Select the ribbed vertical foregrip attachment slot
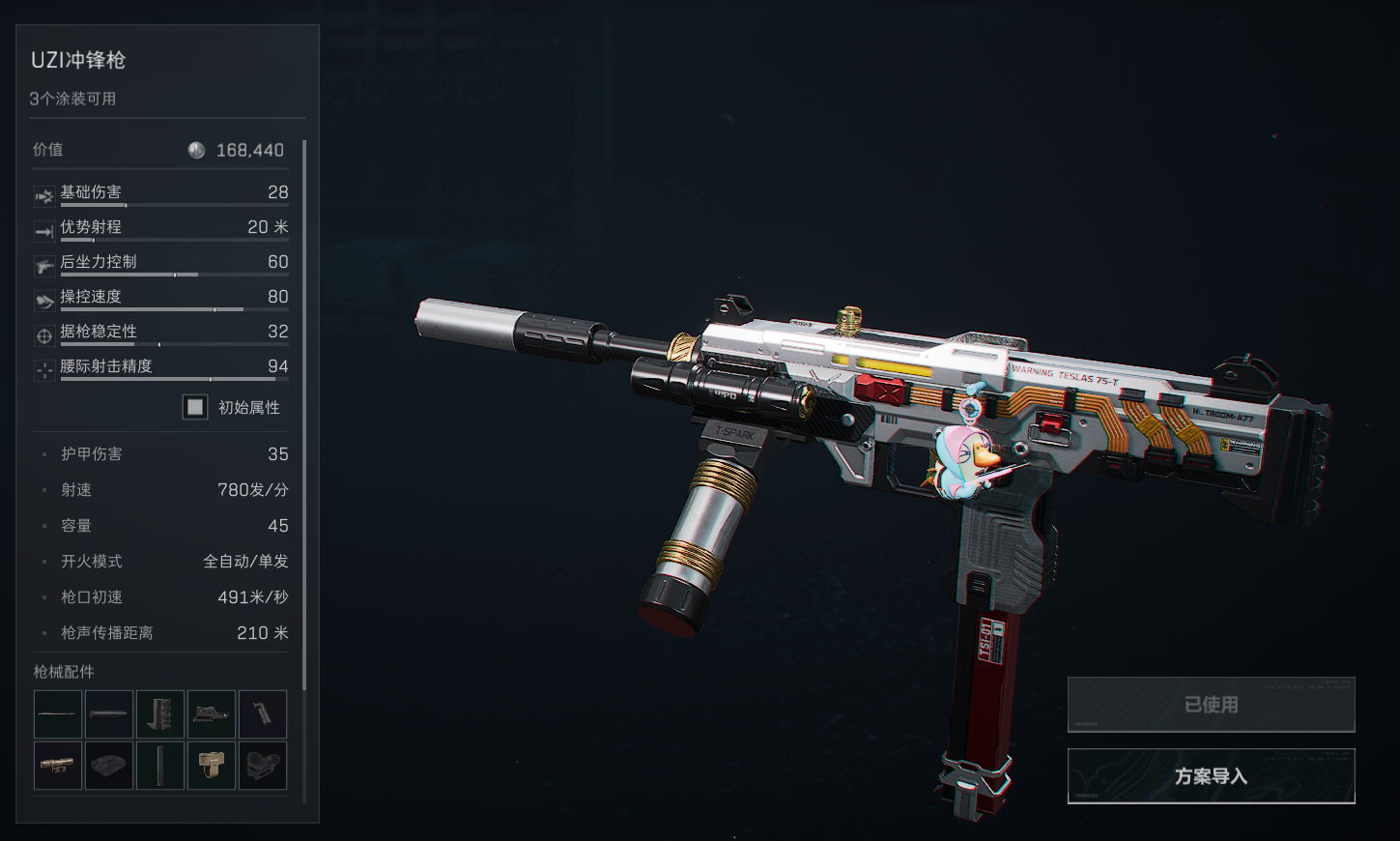The image size is (1400, 841). pos(263,714)
